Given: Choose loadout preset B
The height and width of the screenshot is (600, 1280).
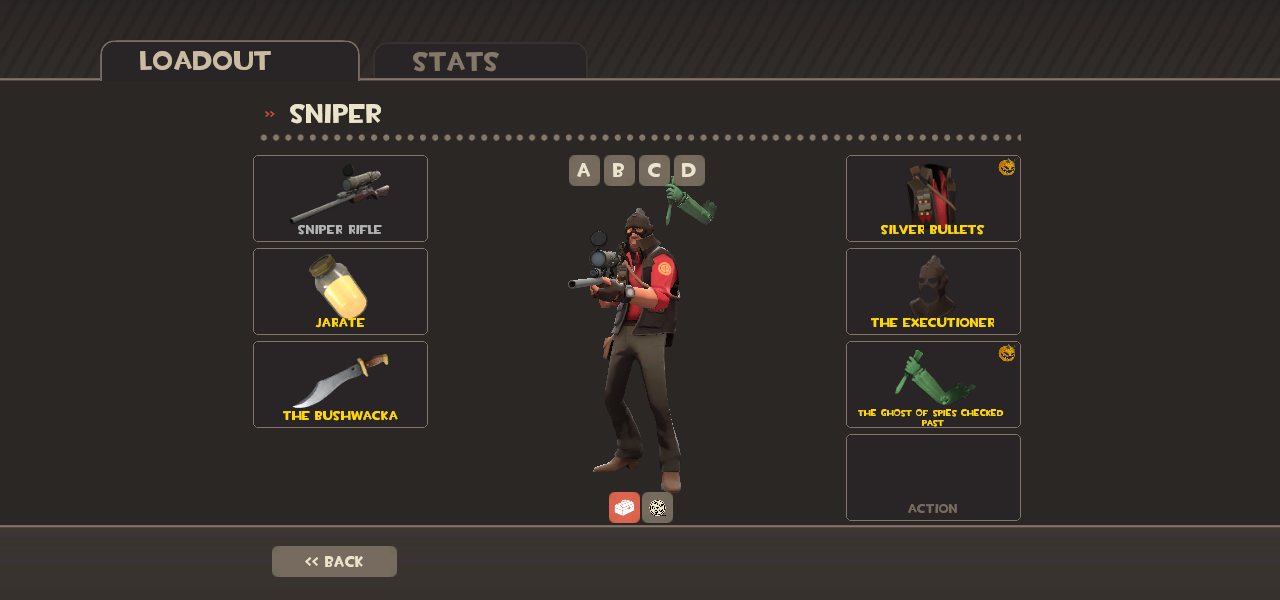Looking at the screenshot, I should pyautogui.click(x=619, y=170).
